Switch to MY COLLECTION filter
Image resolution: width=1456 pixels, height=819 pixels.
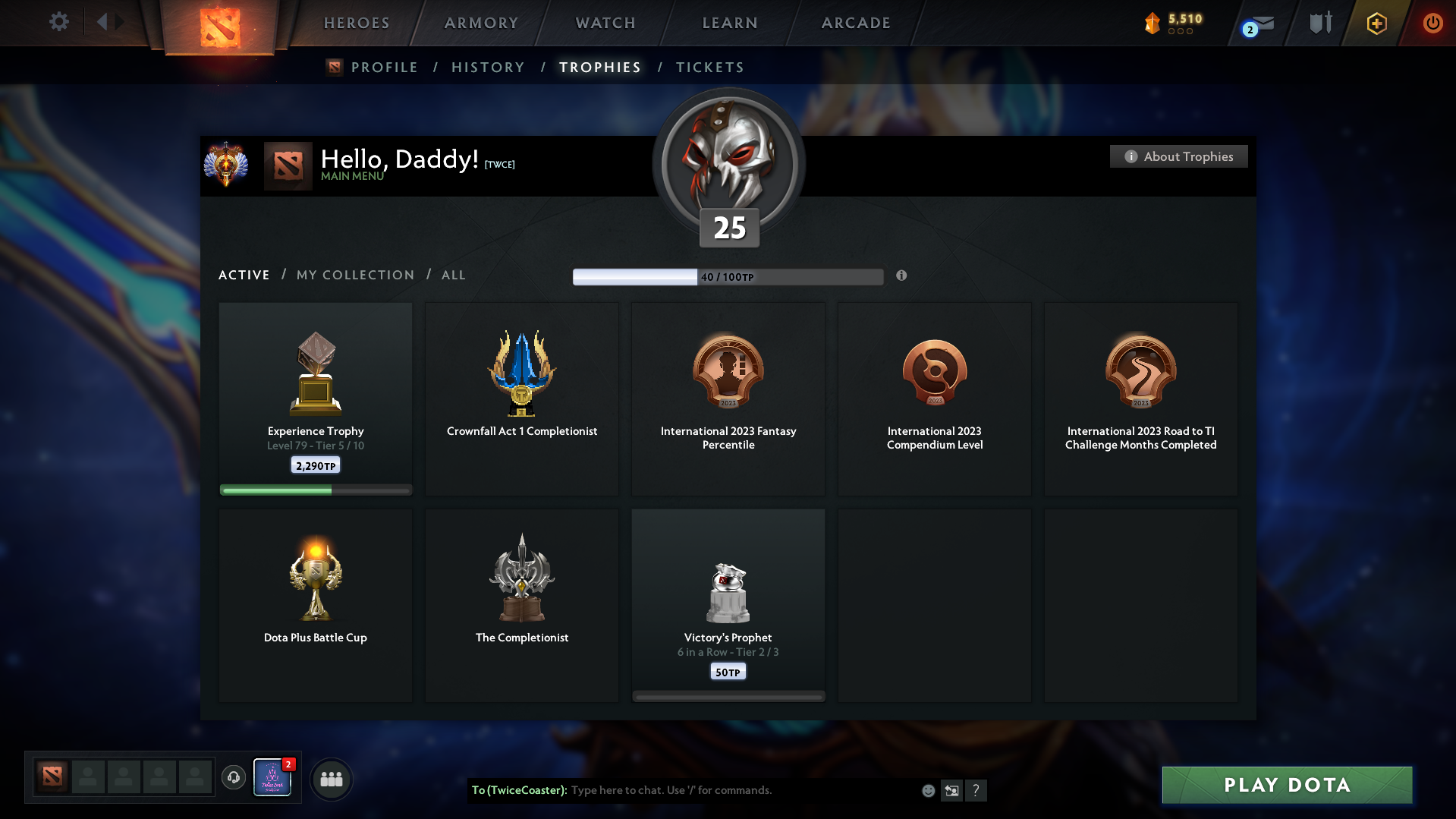[x=354, y=275]
